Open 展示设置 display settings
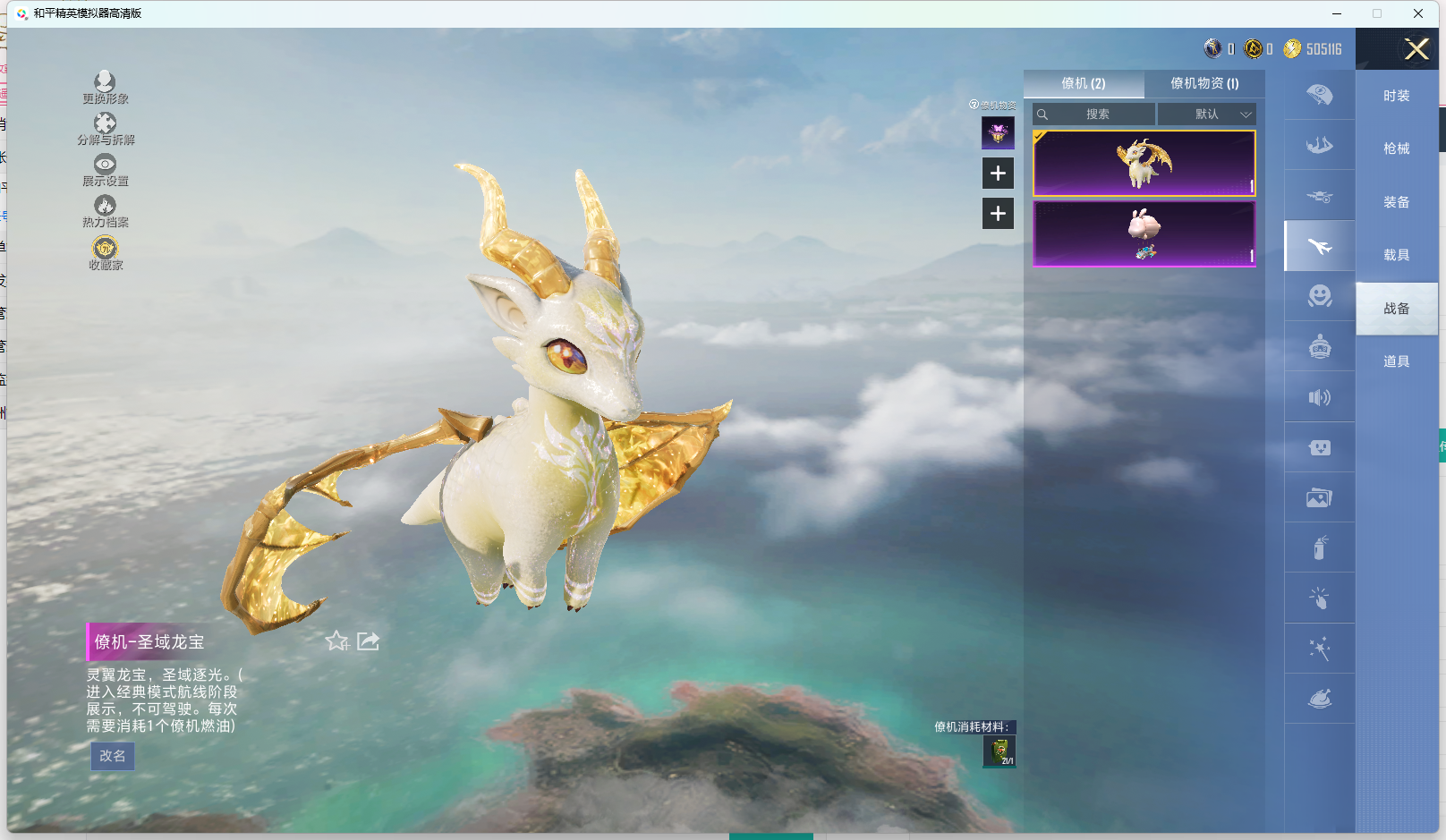 click(106, 170)
